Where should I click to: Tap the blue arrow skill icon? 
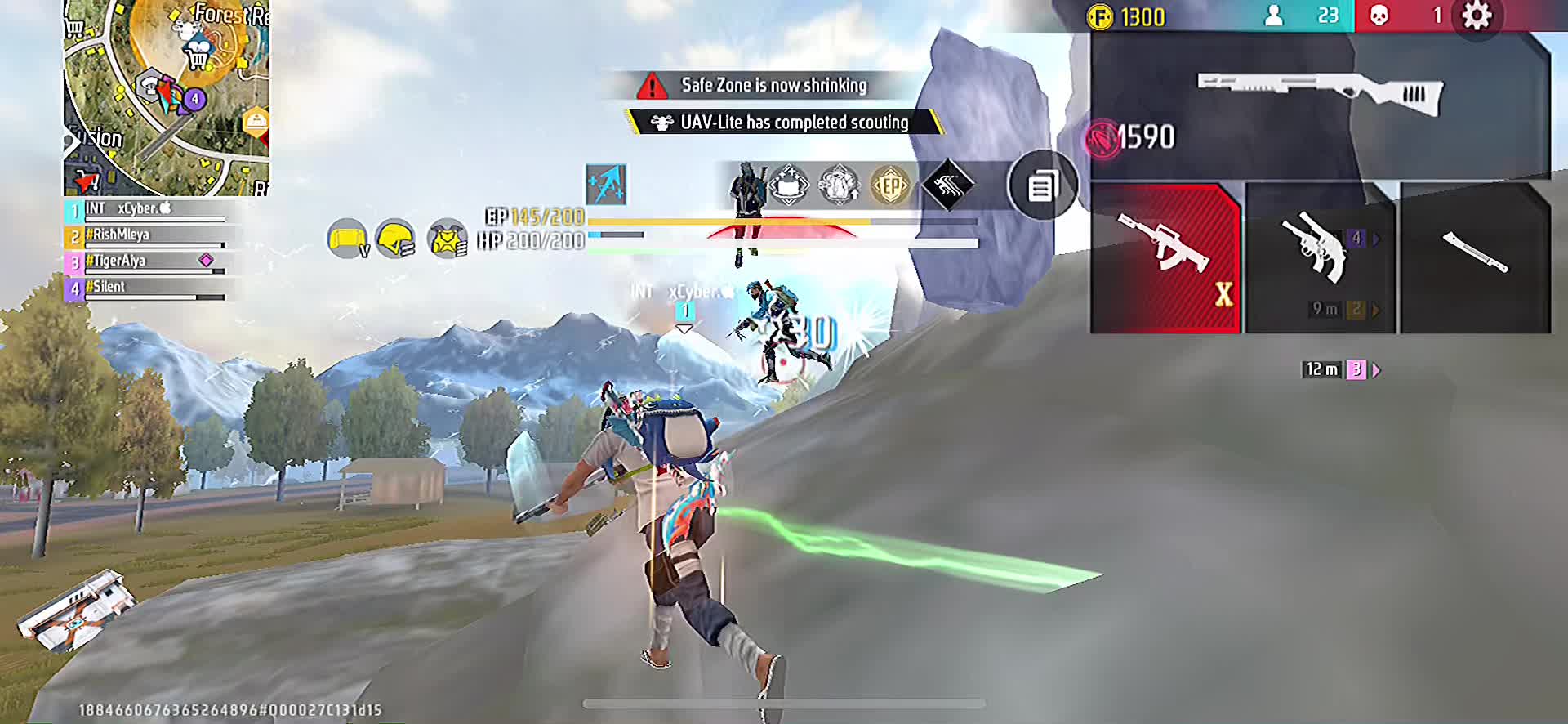(x=606, y=185)
